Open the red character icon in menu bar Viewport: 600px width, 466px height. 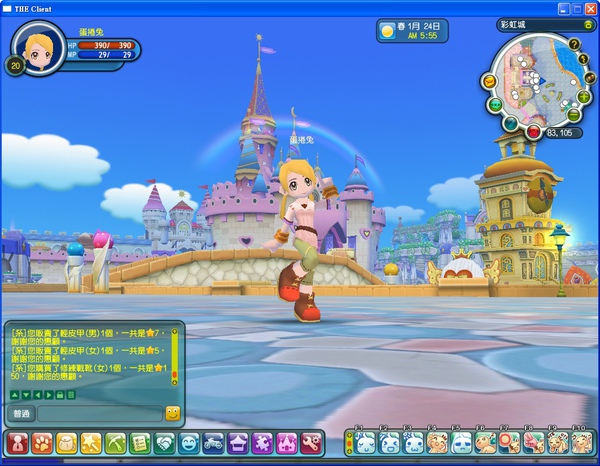18,441
